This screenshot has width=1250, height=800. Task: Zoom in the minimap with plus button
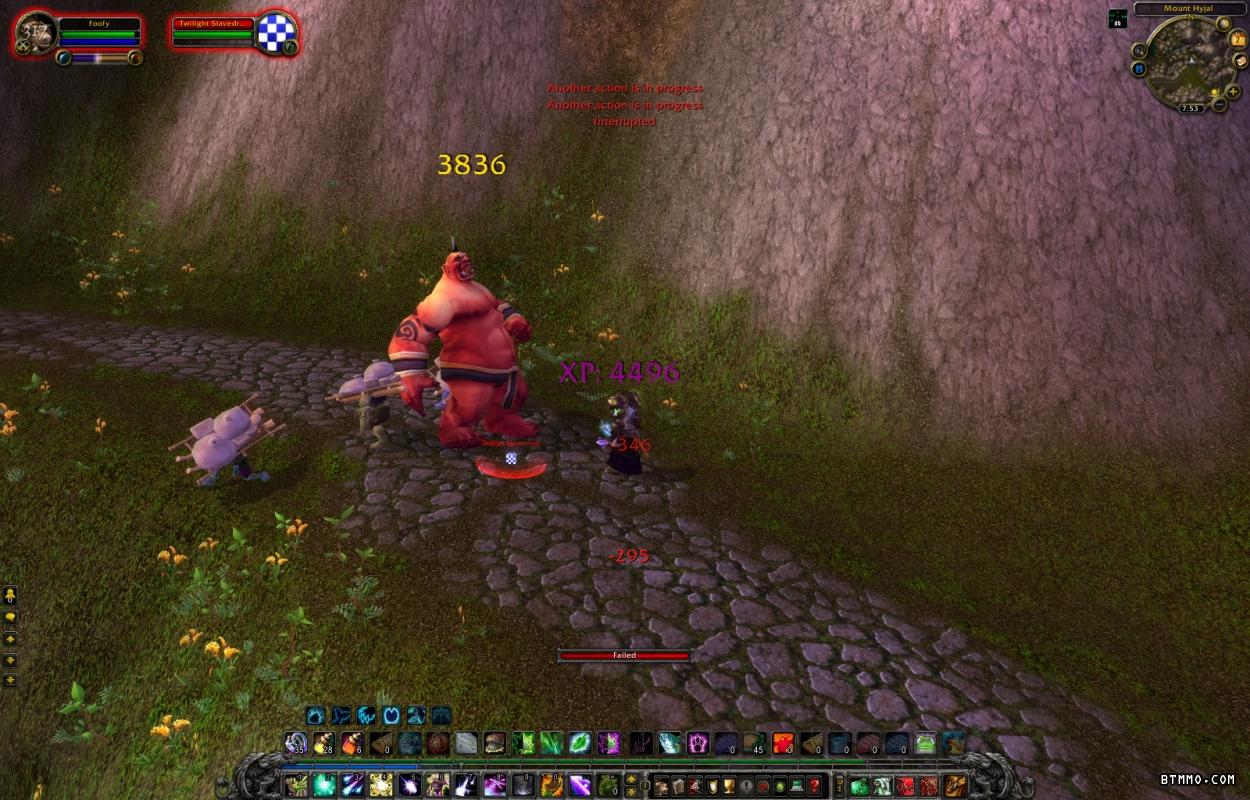1234,92
